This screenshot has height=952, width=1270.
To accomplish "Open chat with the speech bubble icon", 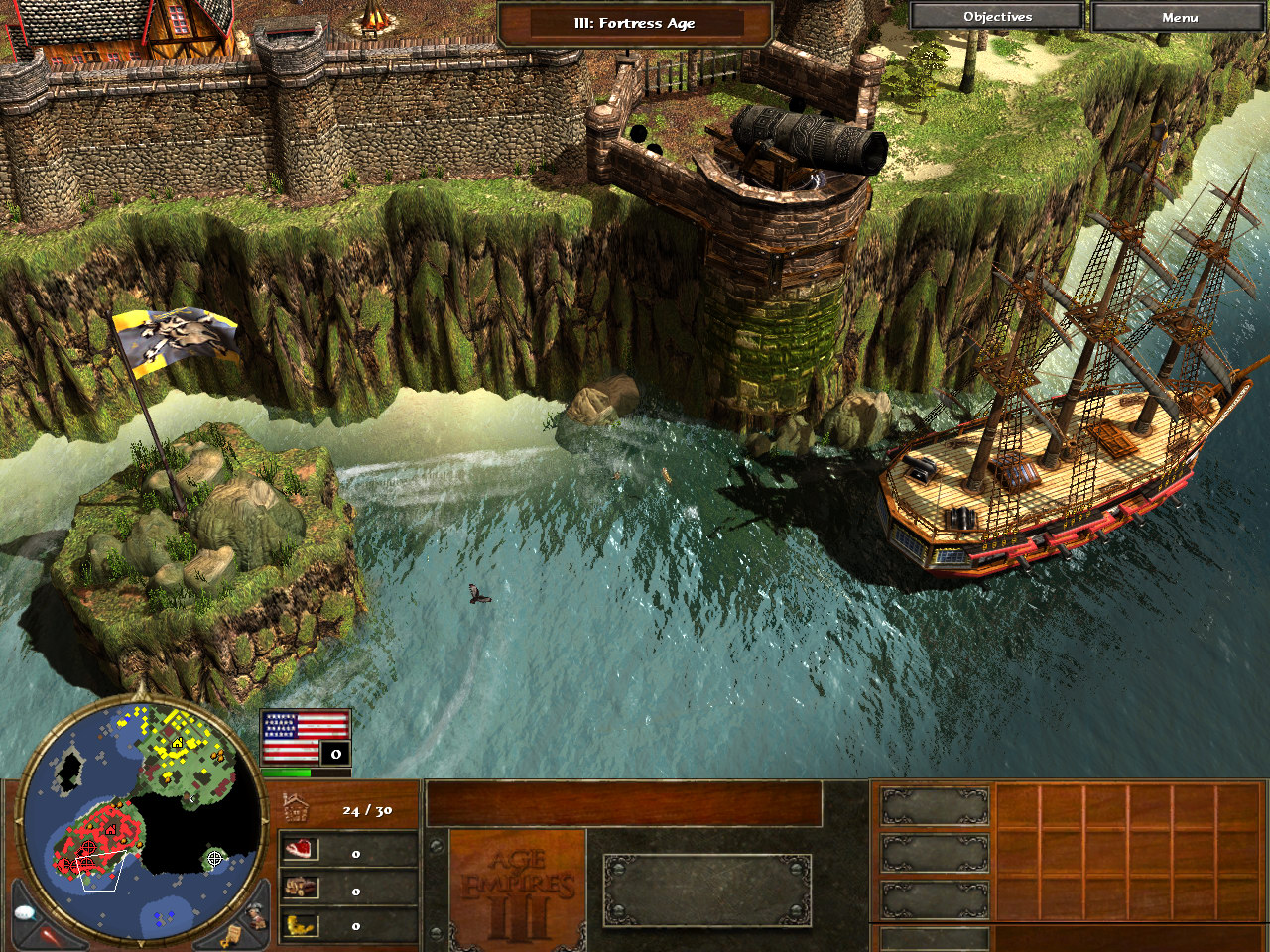I will click(x=25, y=912).
